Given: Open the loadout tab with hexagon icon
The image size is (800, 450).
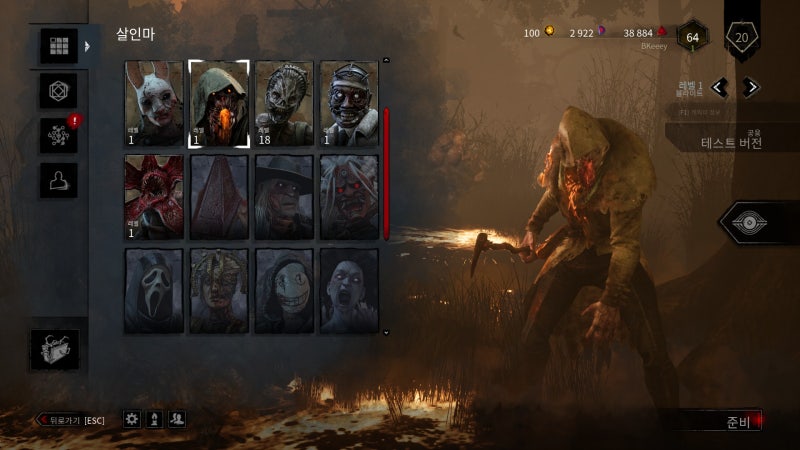Looking at the screenshot, I should point(58,91).
